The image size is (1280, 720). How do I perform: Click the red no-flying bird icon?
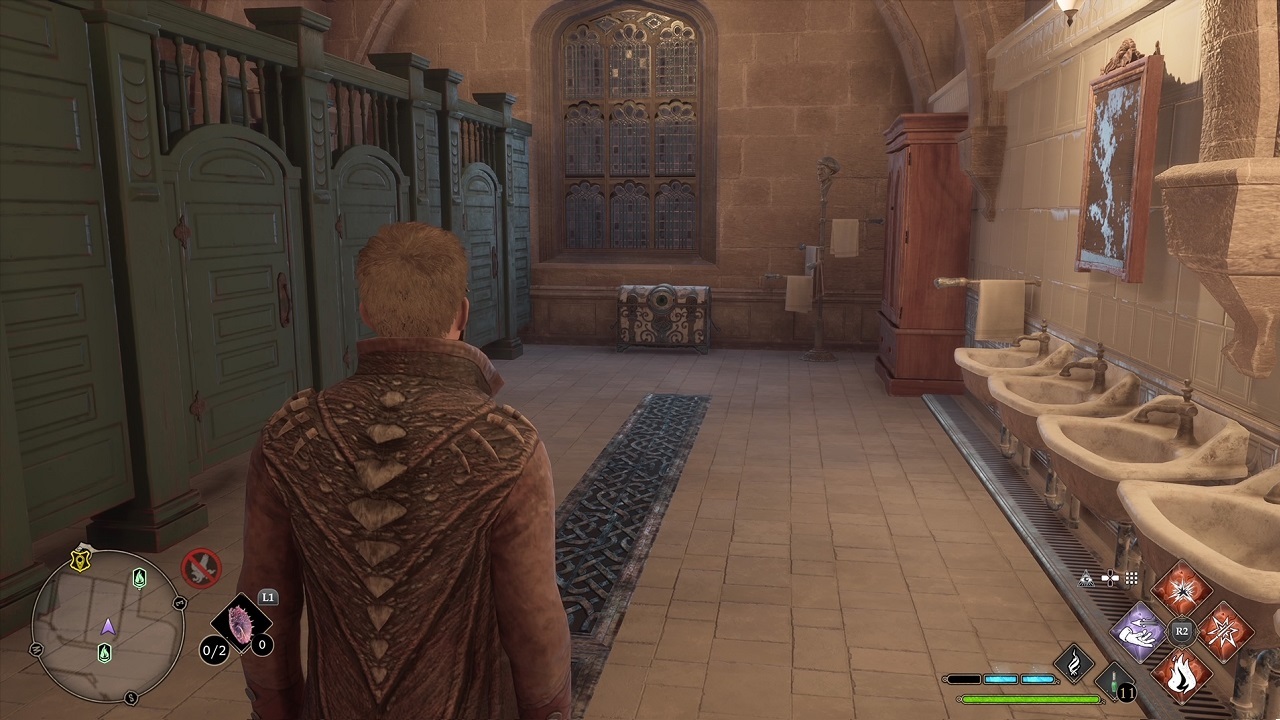(x=201, y=568)
